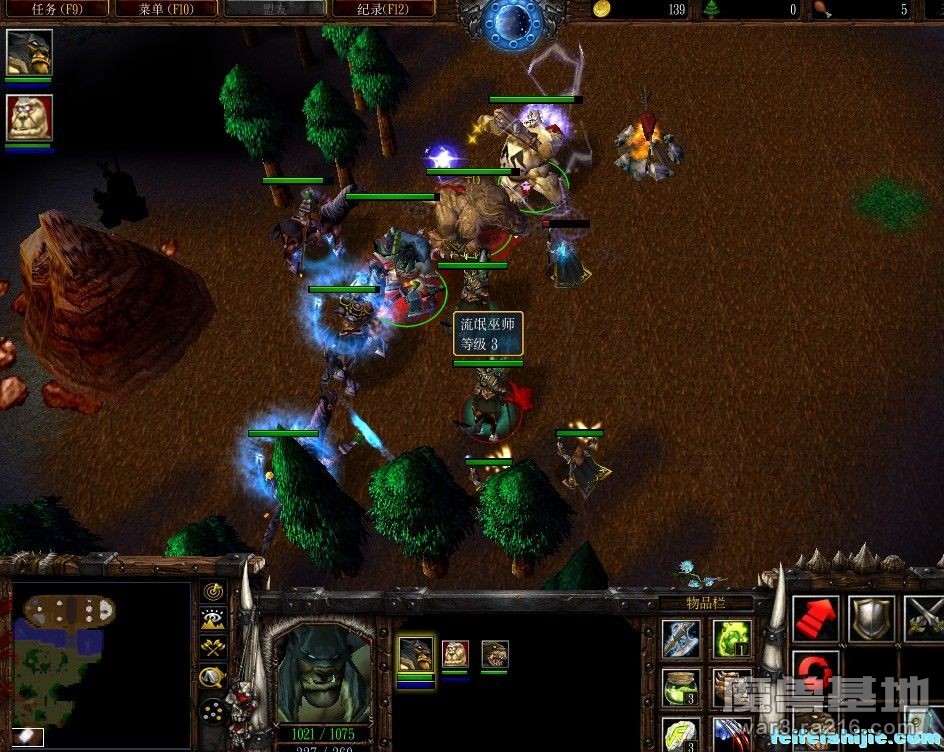Choose the third brown unit in group panel

(x=494, y=654)
